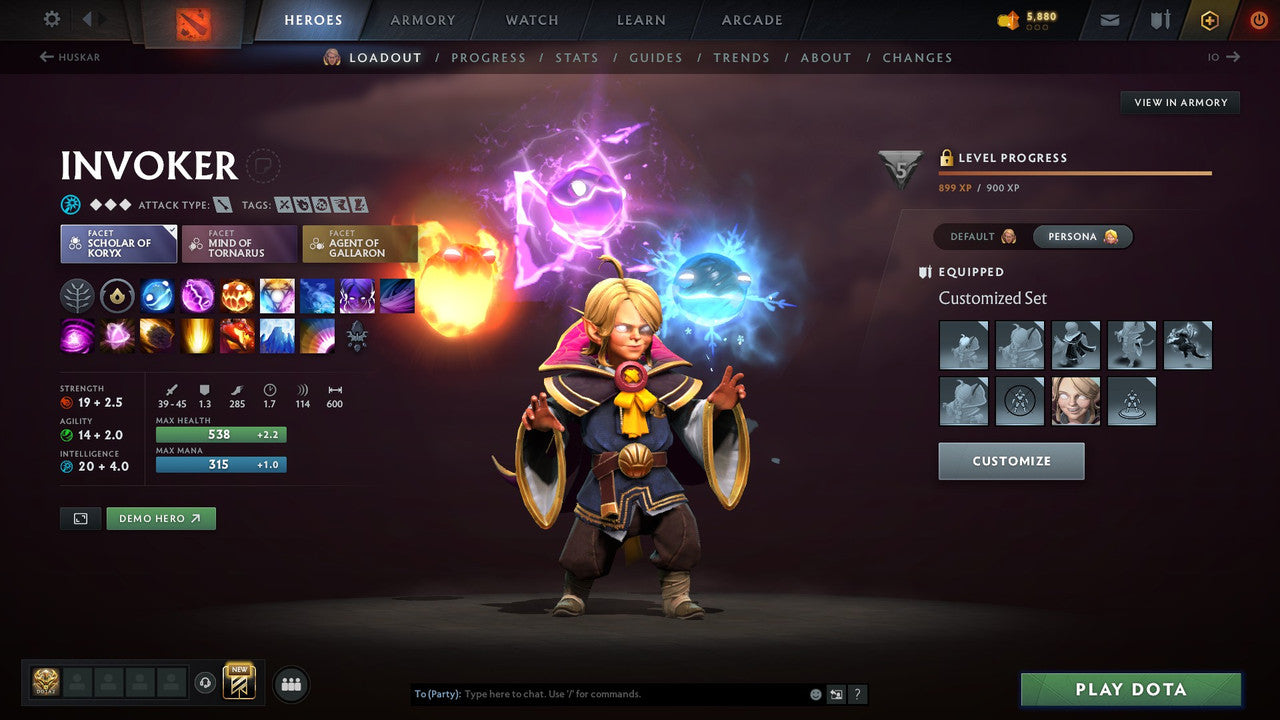Switch to the STATS tab
The width and height of the screenshot is (1280, 720).
click(577, 57)
